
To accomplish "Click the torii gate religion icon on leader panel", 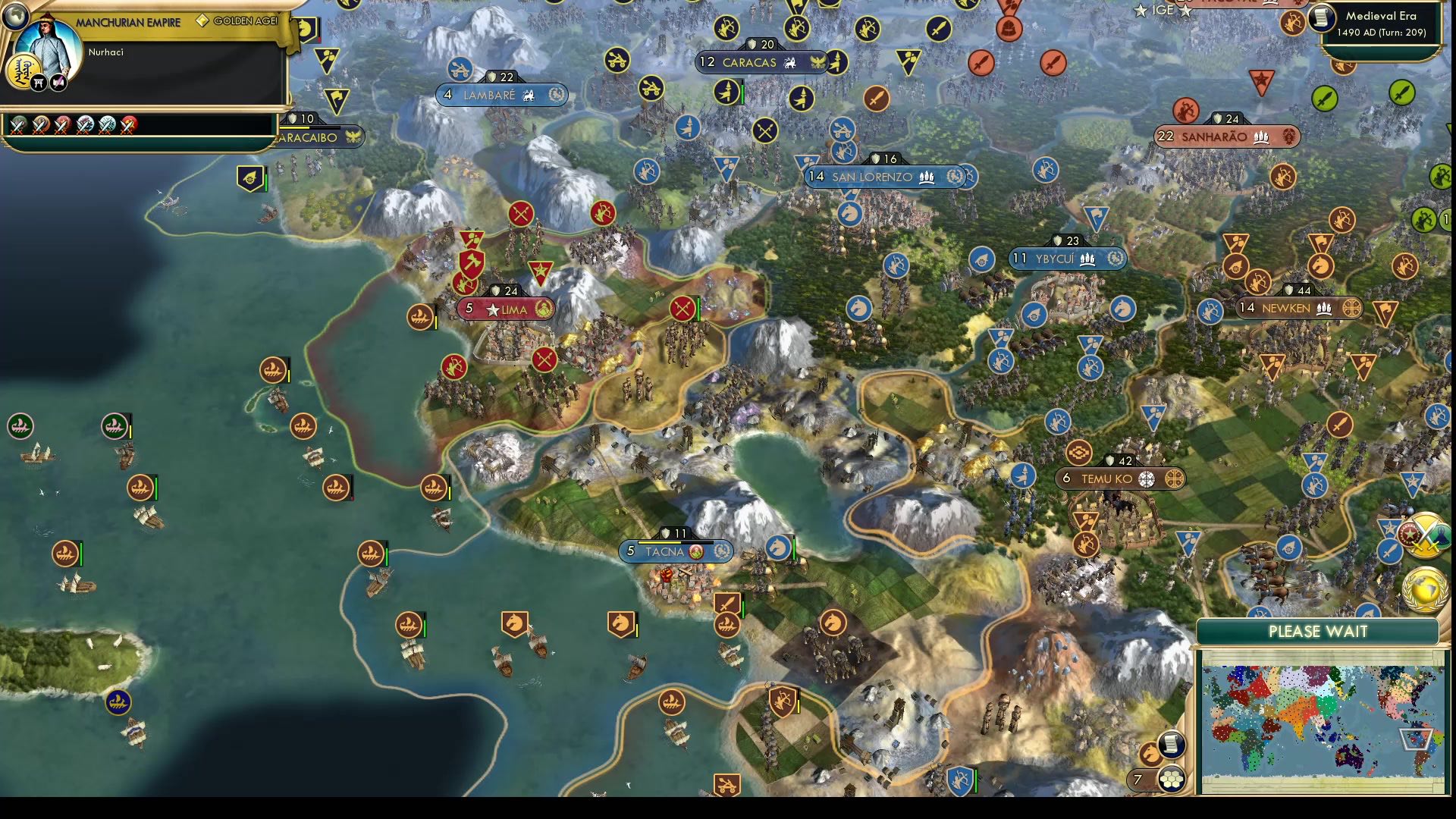I will click(x=39, y=83).
